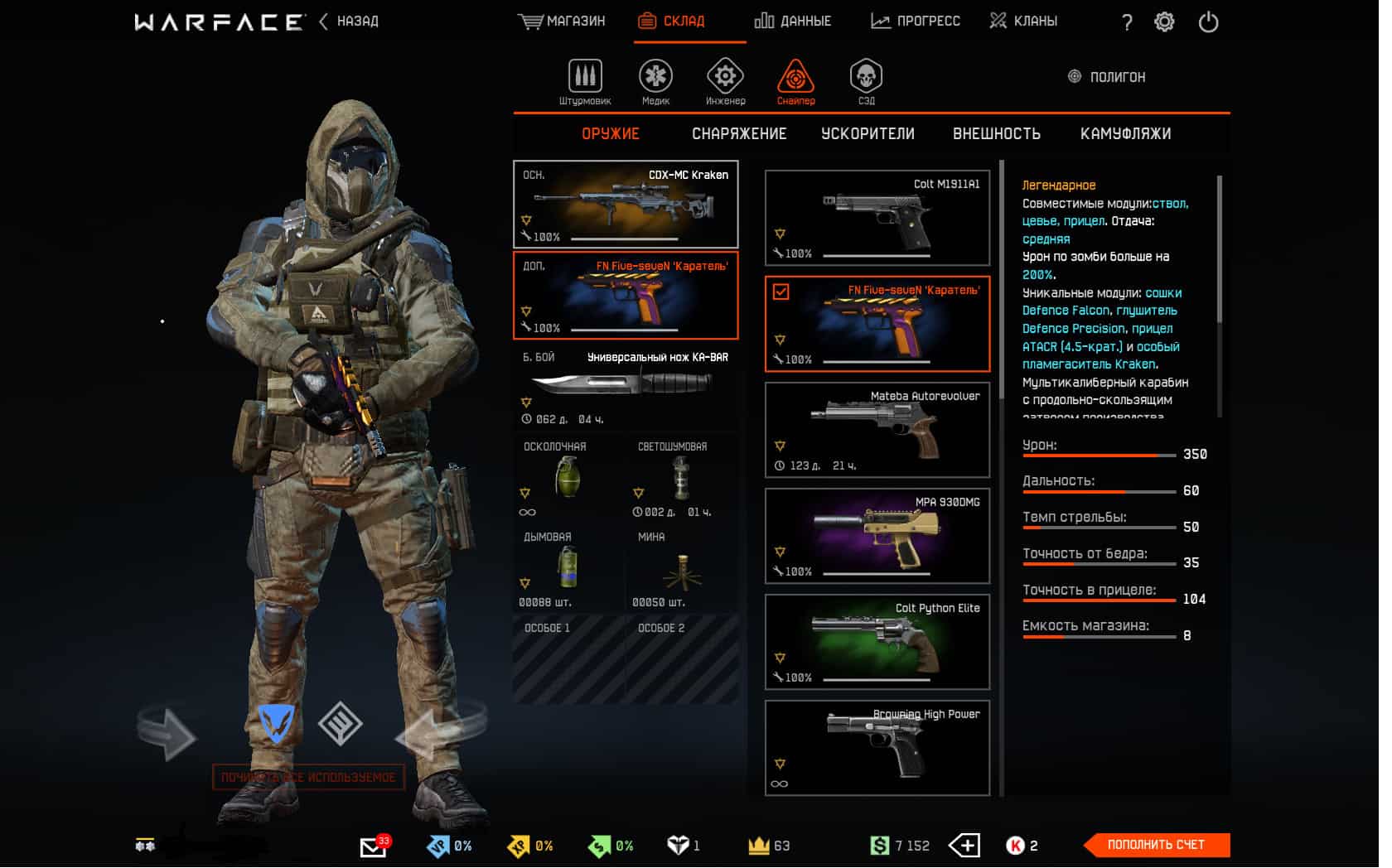1392x868 pixels.
Task: Choose the Colt M1911A1 pistol
Action: [877, 218]
